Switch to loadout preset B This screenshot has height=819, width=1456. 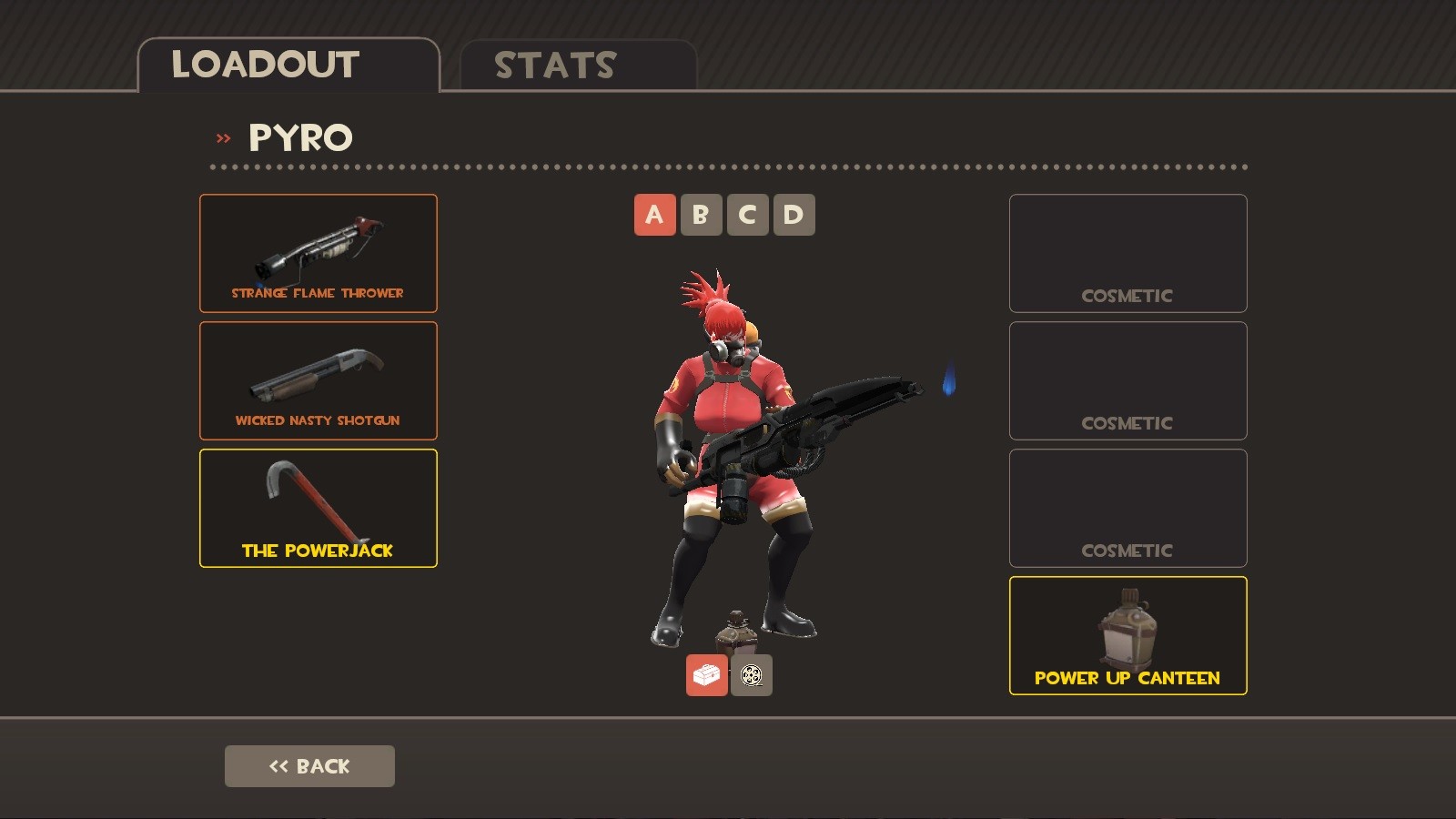point(701,215)
